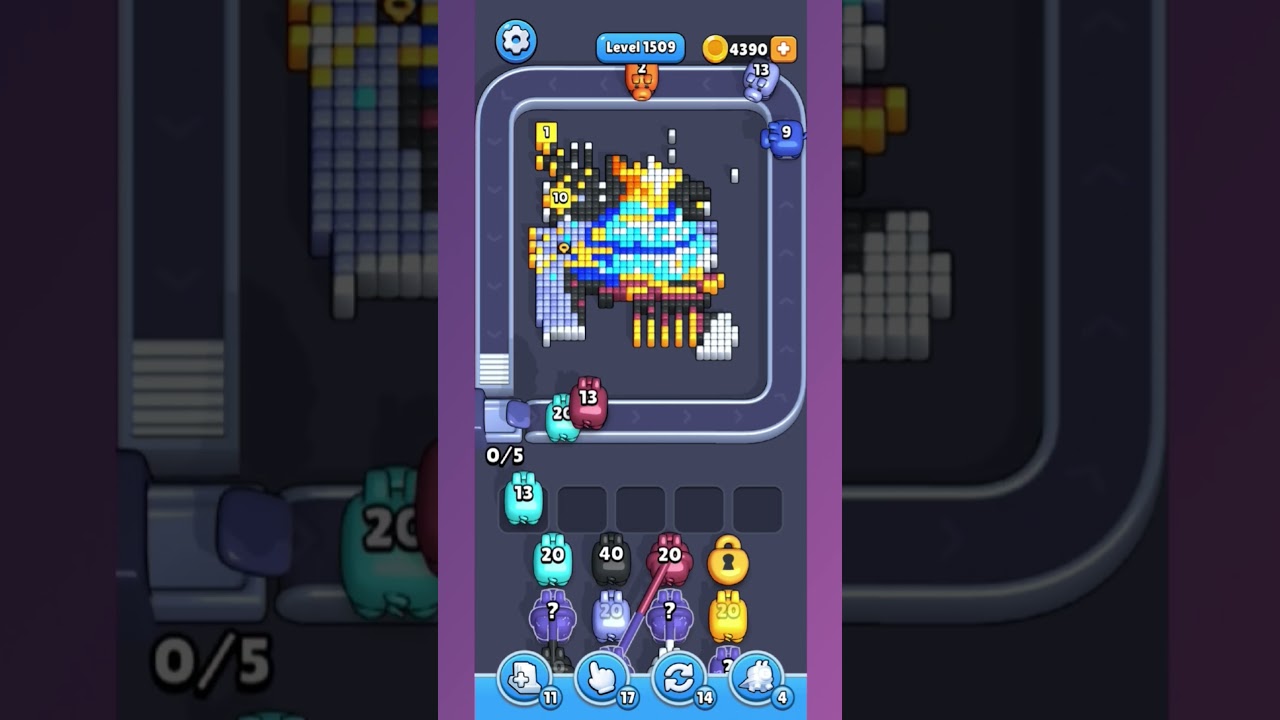Tap the yellow tile marked 10 on the board
The height and width of the screenshot is (720, 1280).
pos(562,199)
